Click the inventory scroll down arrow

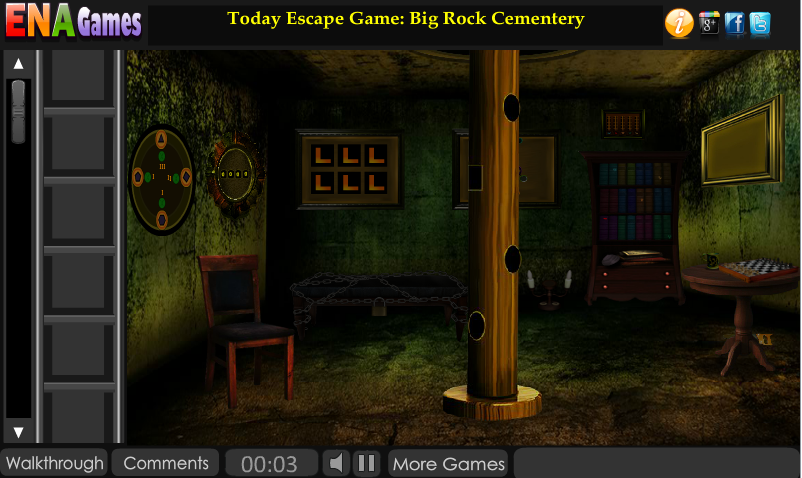coord(18,432)
